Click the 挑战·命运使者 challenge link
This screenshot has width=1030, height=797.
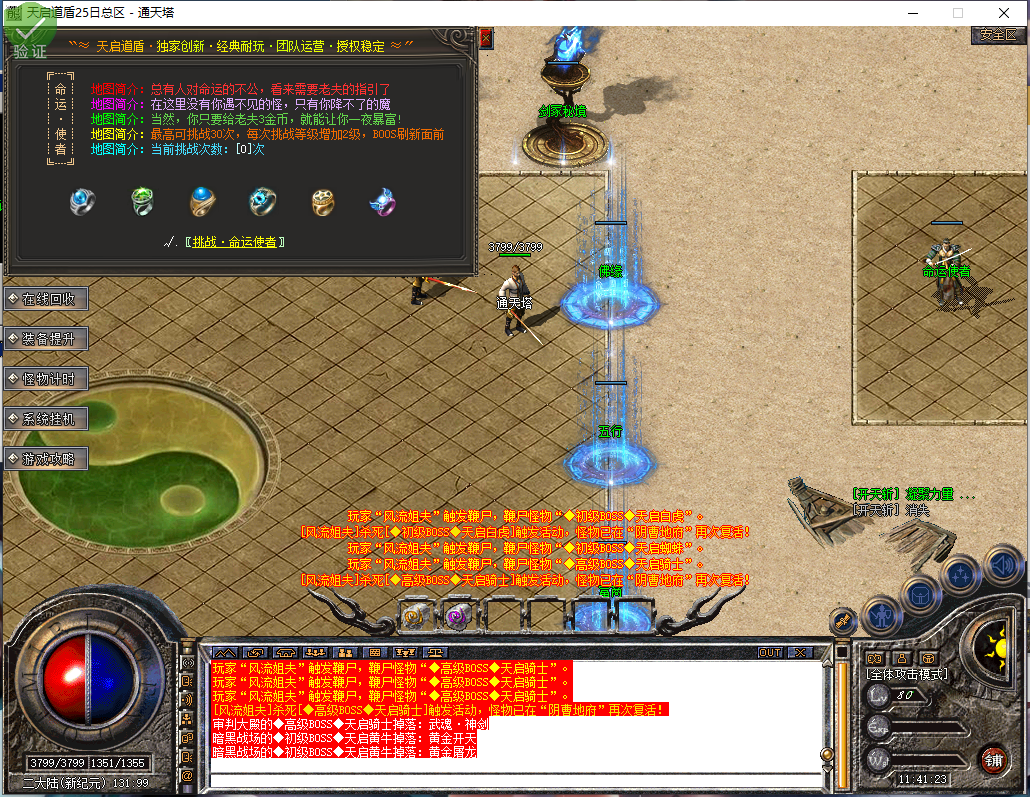click(x=238, y=242)
